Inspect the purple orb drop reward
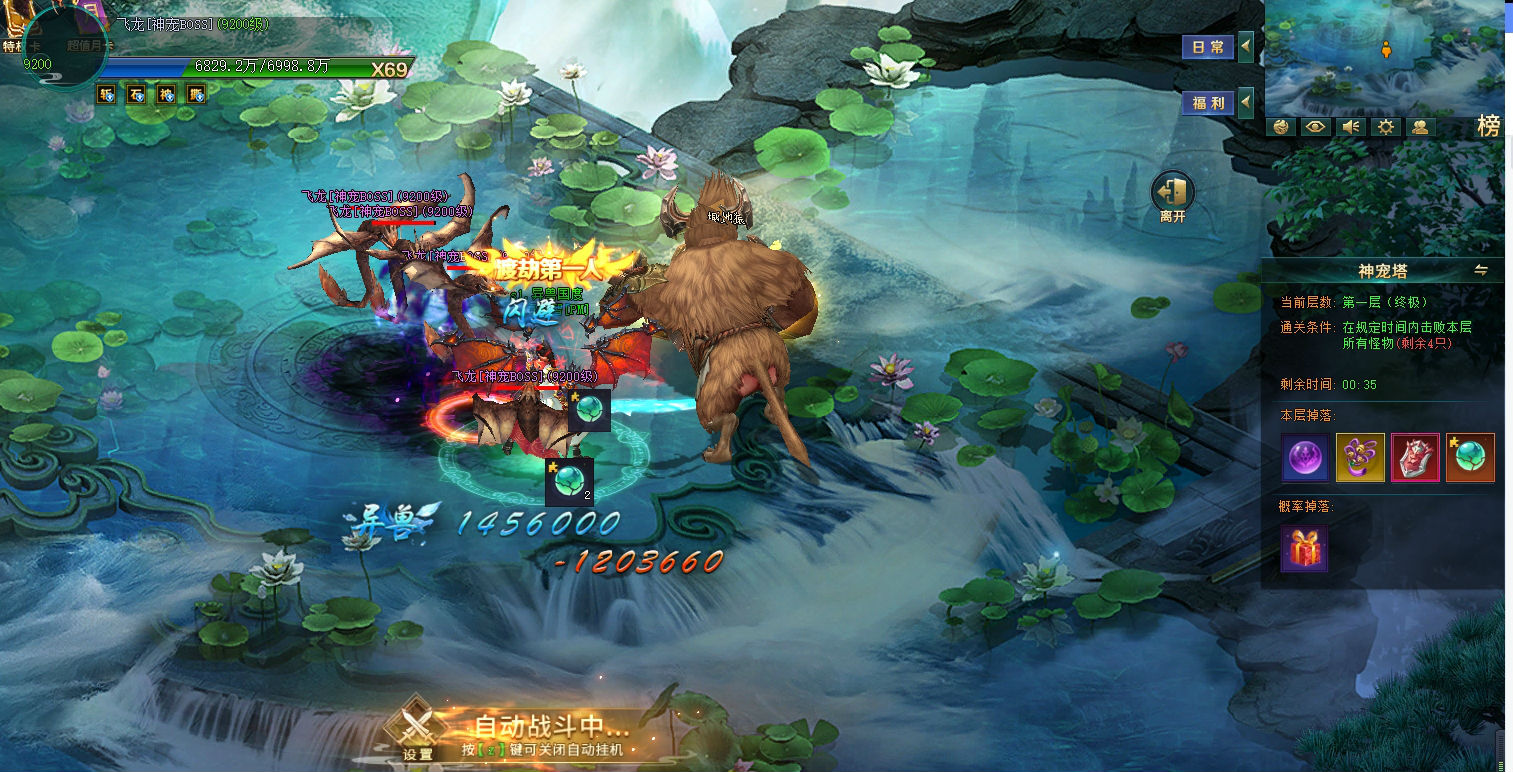Image resolution: width=1513 pixels, height=772 pixels. tap(1305, 458)
